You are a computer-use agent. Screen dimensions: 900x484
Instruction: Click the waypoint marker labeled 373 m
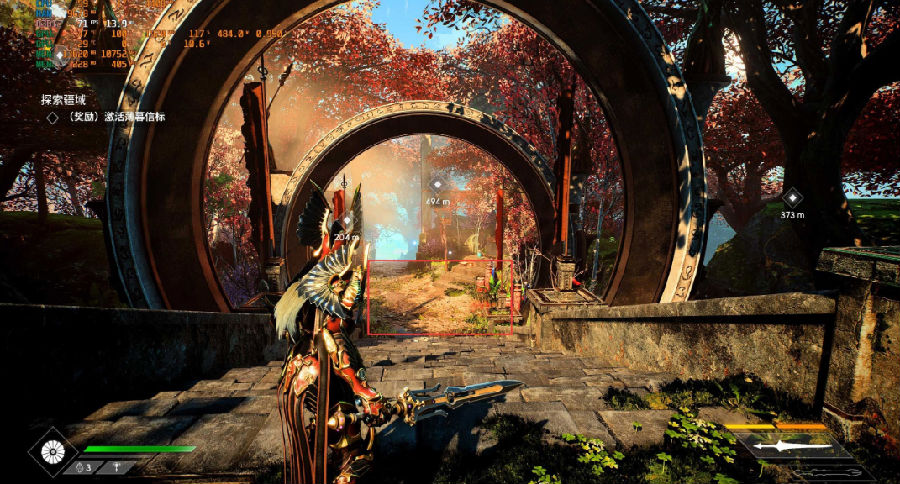[792, 198]
